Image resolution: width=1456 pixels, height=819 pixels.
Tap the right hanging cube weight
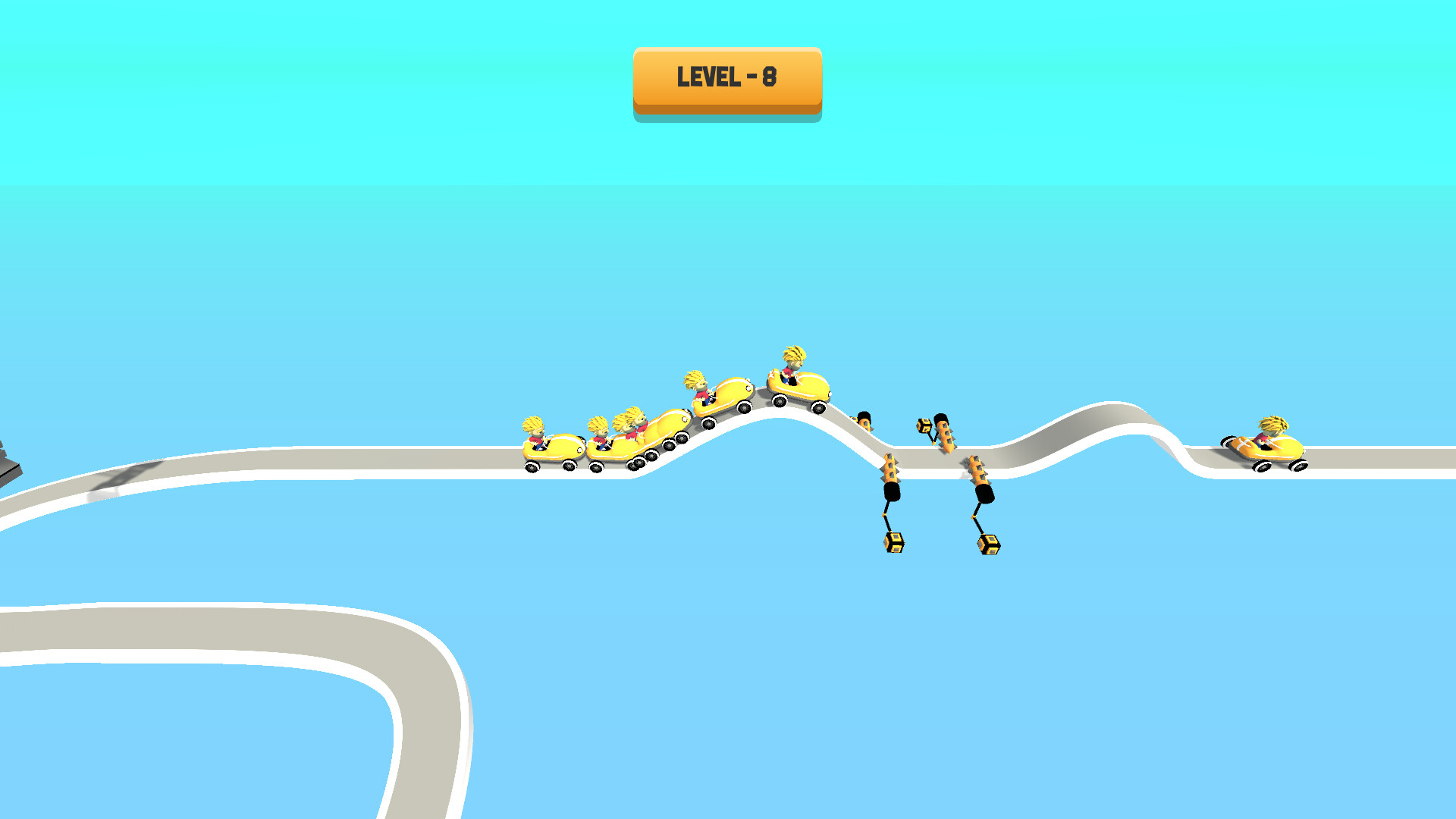987,544
